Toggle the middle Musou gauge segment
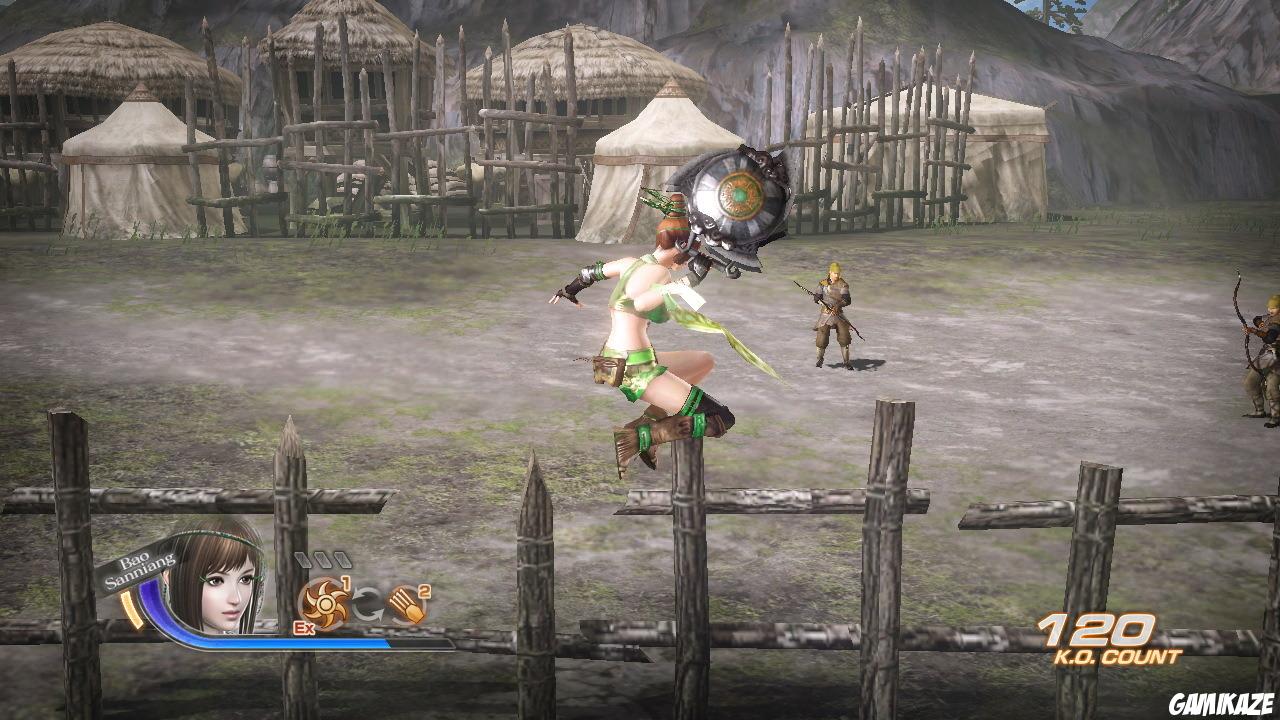 324,559
